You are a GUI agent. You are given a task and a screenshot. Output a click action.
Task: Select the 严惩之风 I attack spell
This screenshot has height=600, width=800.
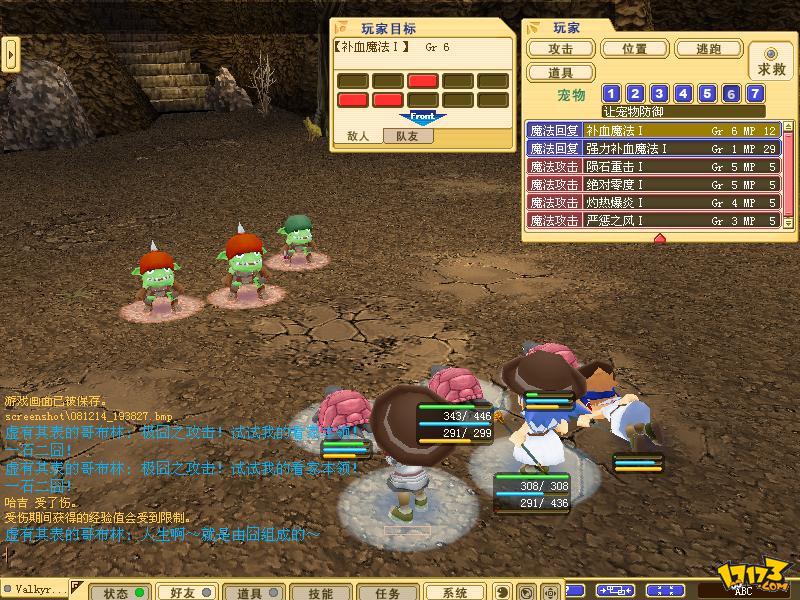coord(652,220)
